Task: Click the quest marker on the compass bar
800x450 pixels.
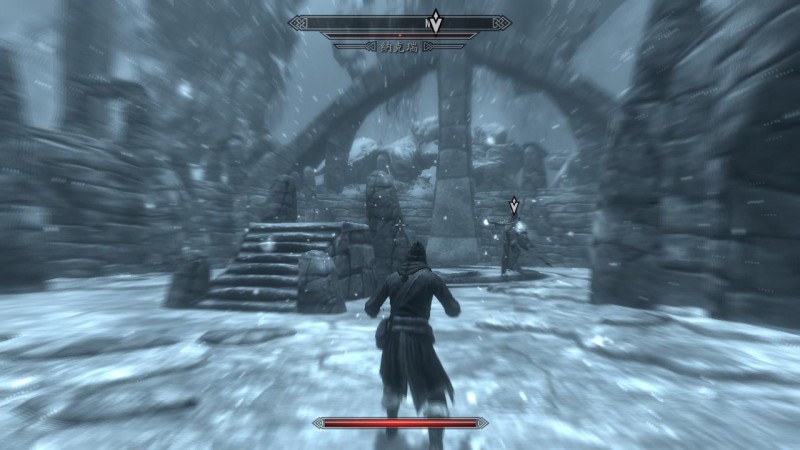Action: [437, 22]
